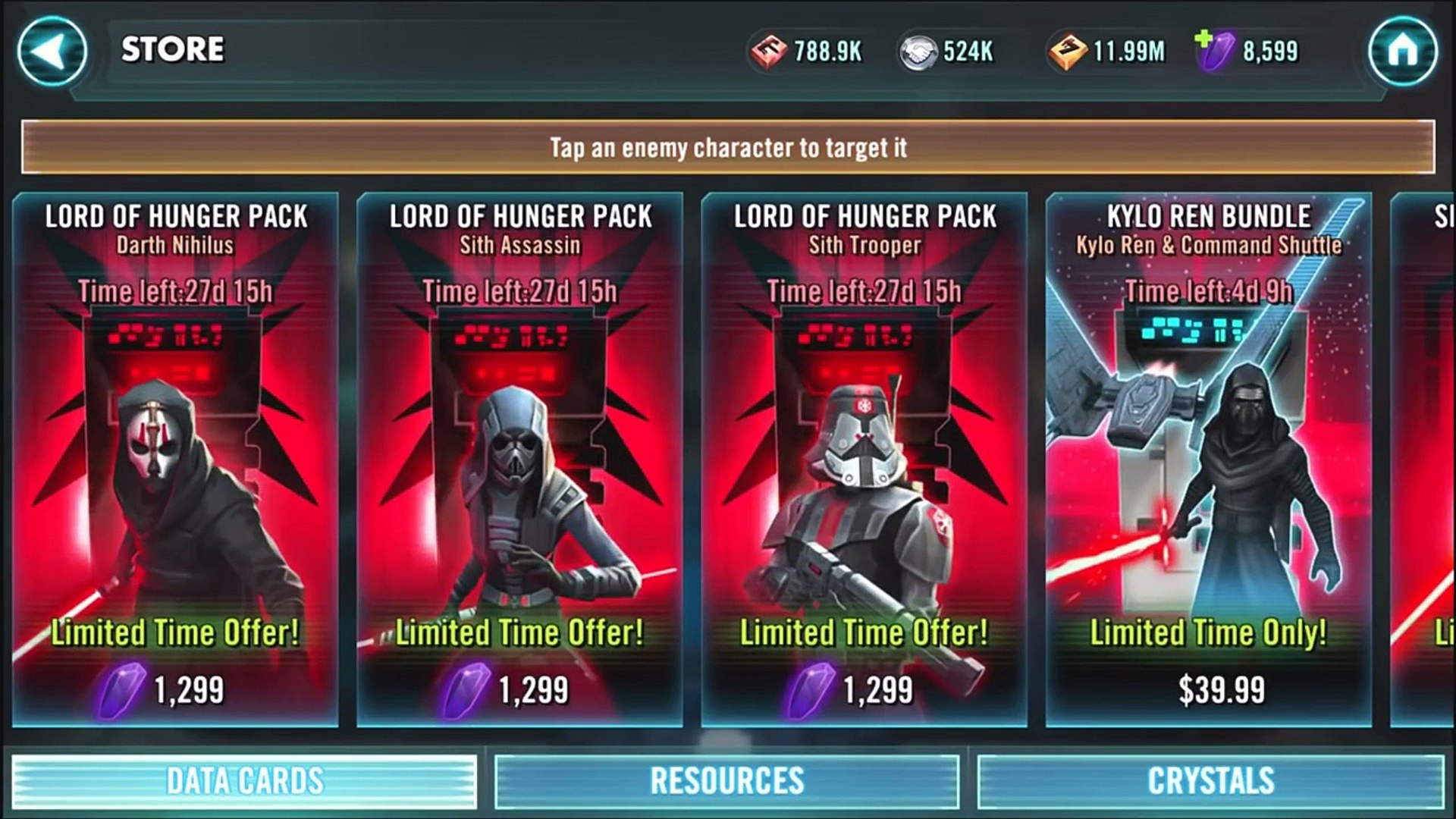Image resolution: width=1456 pixels, height=819 pixels.
Task: Show the Crystals tab
Action: tap(1210, 781)
